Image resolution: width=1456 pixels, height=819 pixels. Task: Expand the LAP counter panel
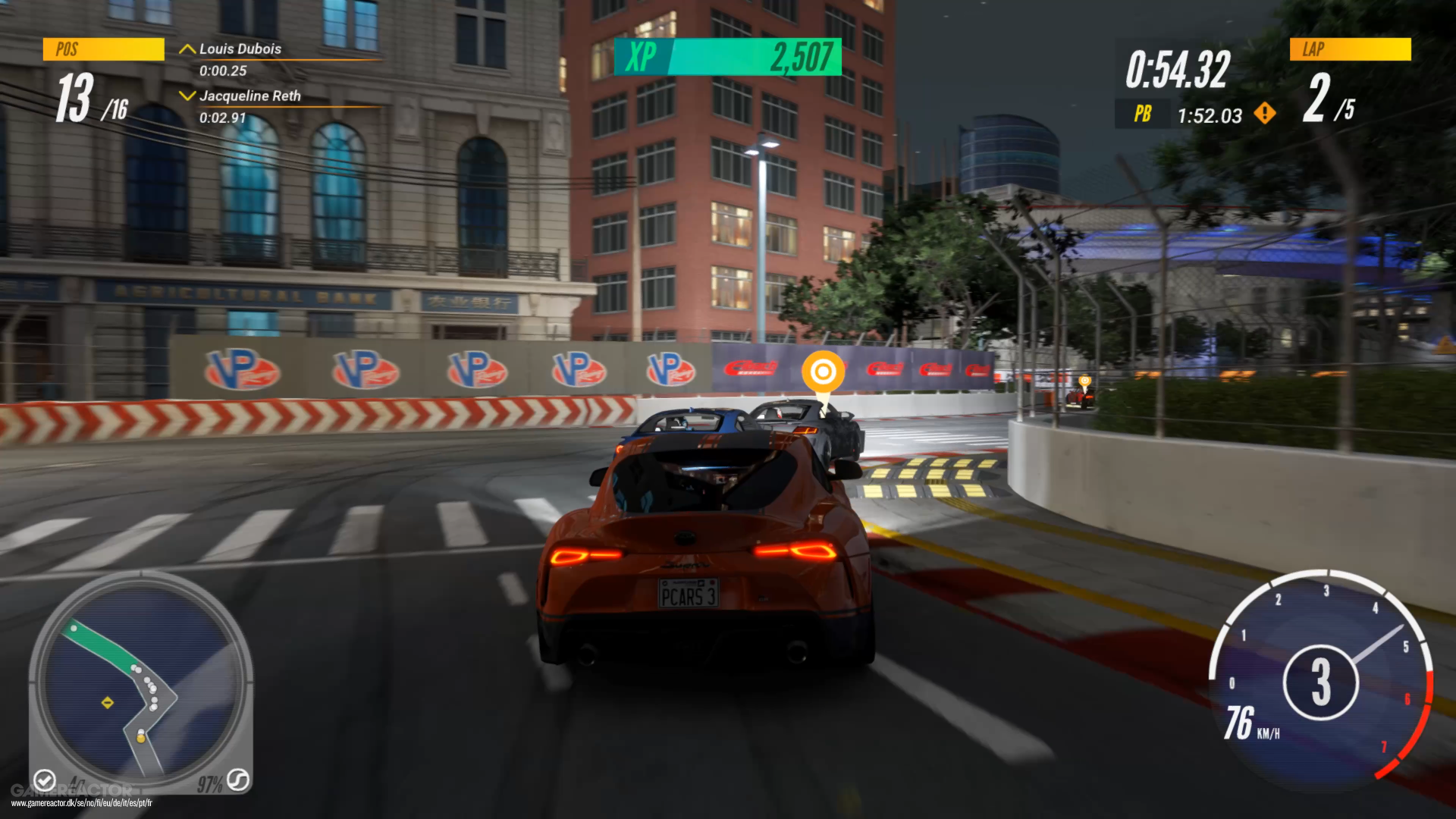[1349, 49]
